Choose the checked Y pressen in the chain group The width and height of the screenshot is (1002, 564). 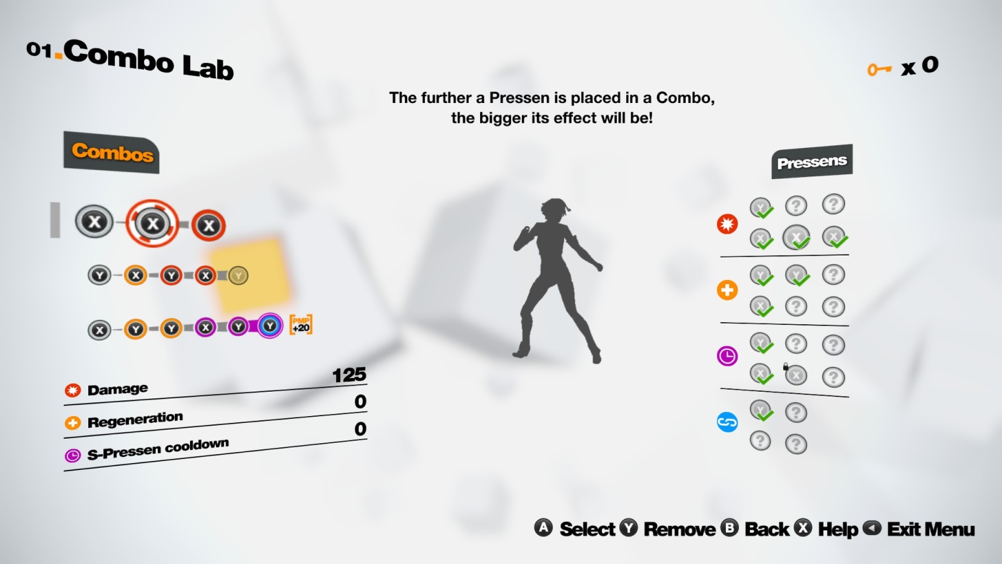(x=761, y=411)
